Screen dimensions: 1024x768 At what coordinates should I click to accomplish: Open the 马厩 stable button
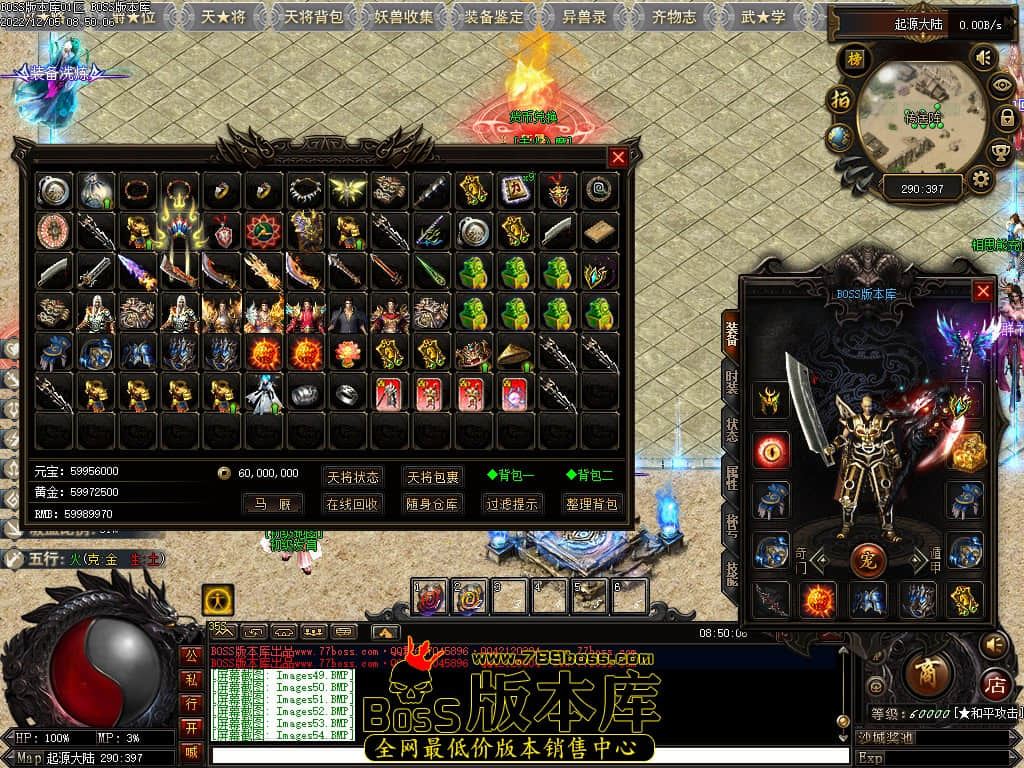coord(272,504)
